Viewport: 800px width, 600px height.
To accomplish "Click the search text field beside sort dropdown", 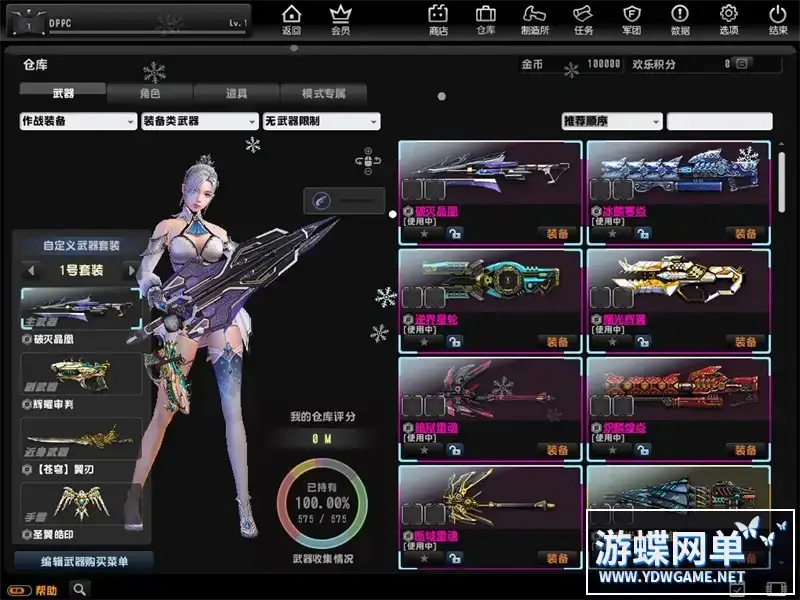I will tap(719, 121).
